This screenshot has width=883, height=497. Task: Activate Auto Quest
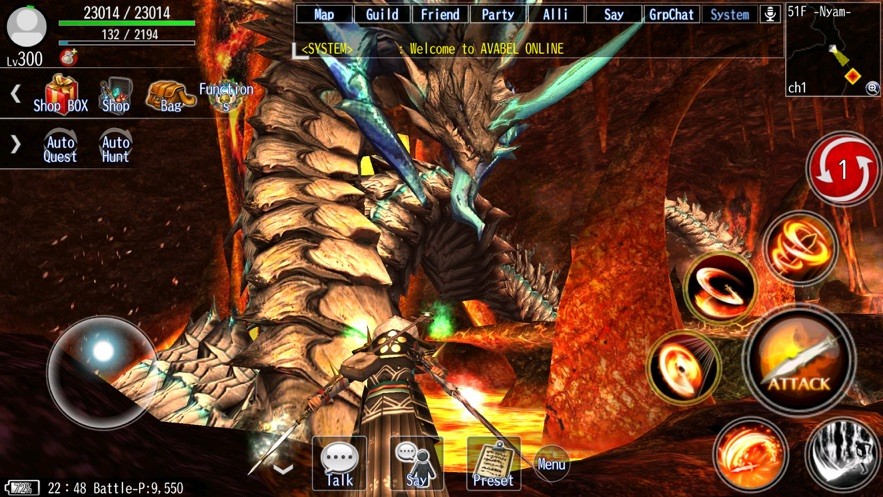(x=60, y=147)
